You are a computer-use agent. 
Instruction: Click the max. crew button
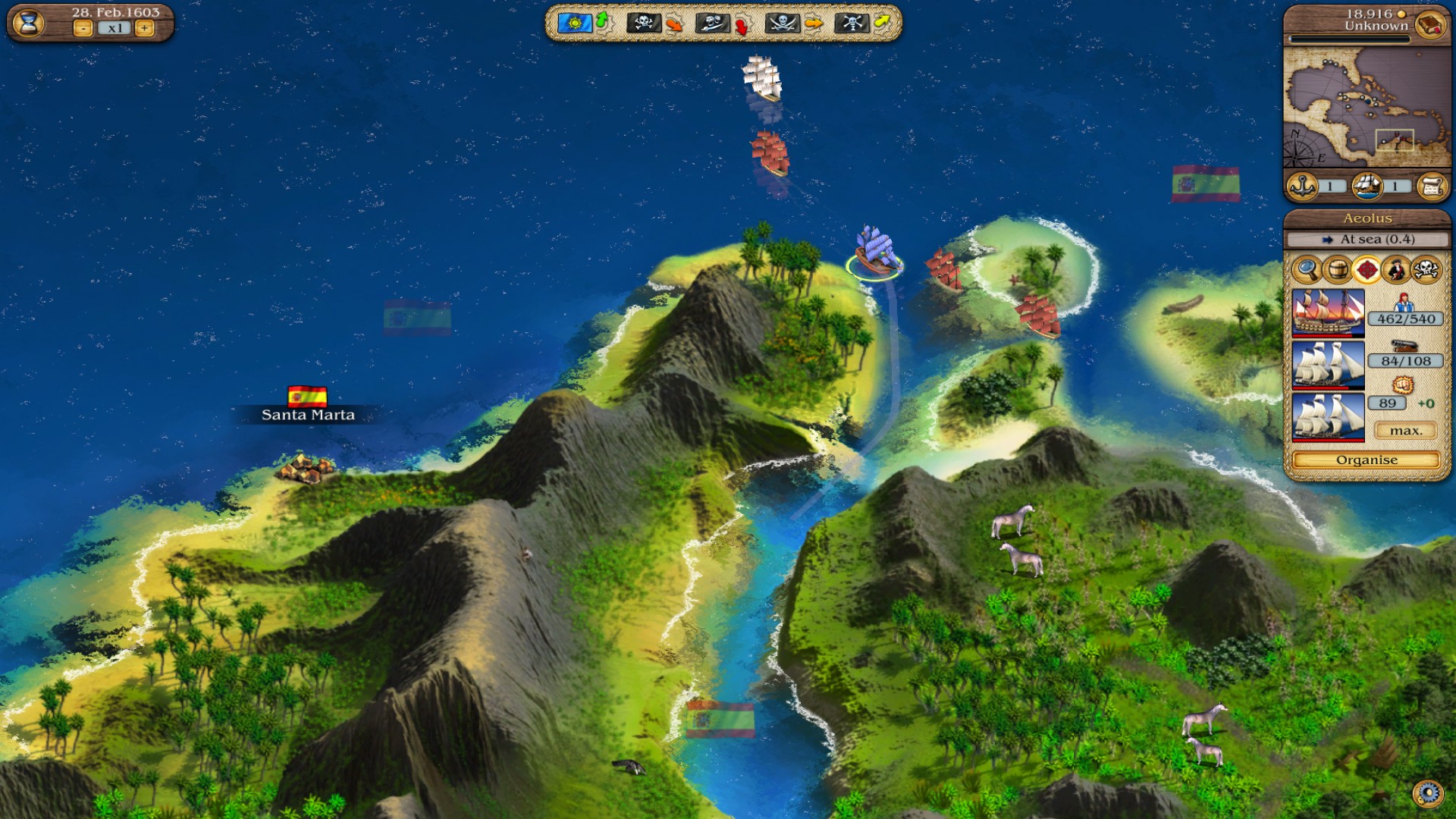point(1405,431)
